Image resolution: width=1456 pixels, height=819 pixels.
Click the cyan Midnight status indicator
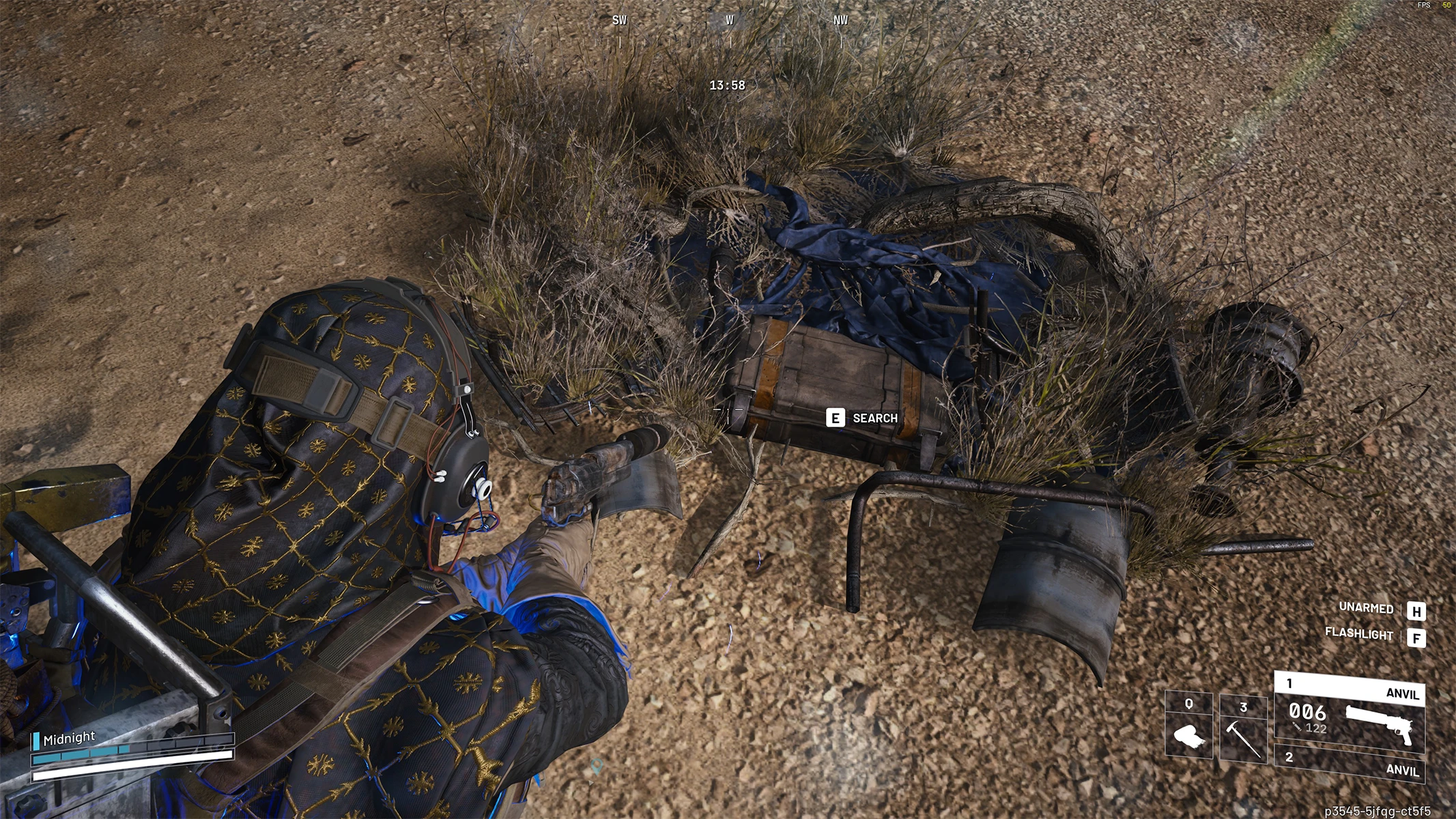click(x=35, y=741)
